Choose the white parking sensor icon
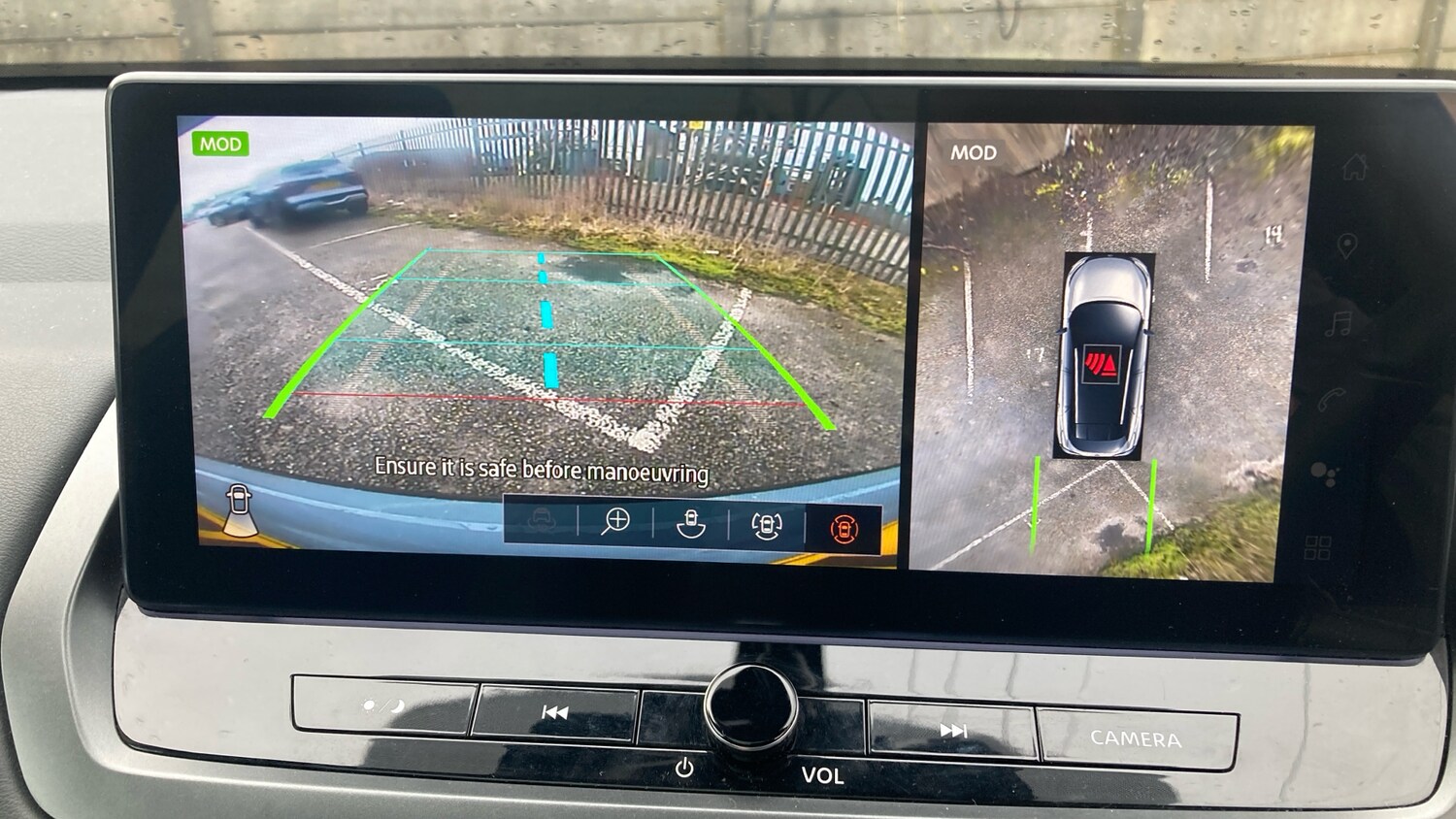 (767, 526)
